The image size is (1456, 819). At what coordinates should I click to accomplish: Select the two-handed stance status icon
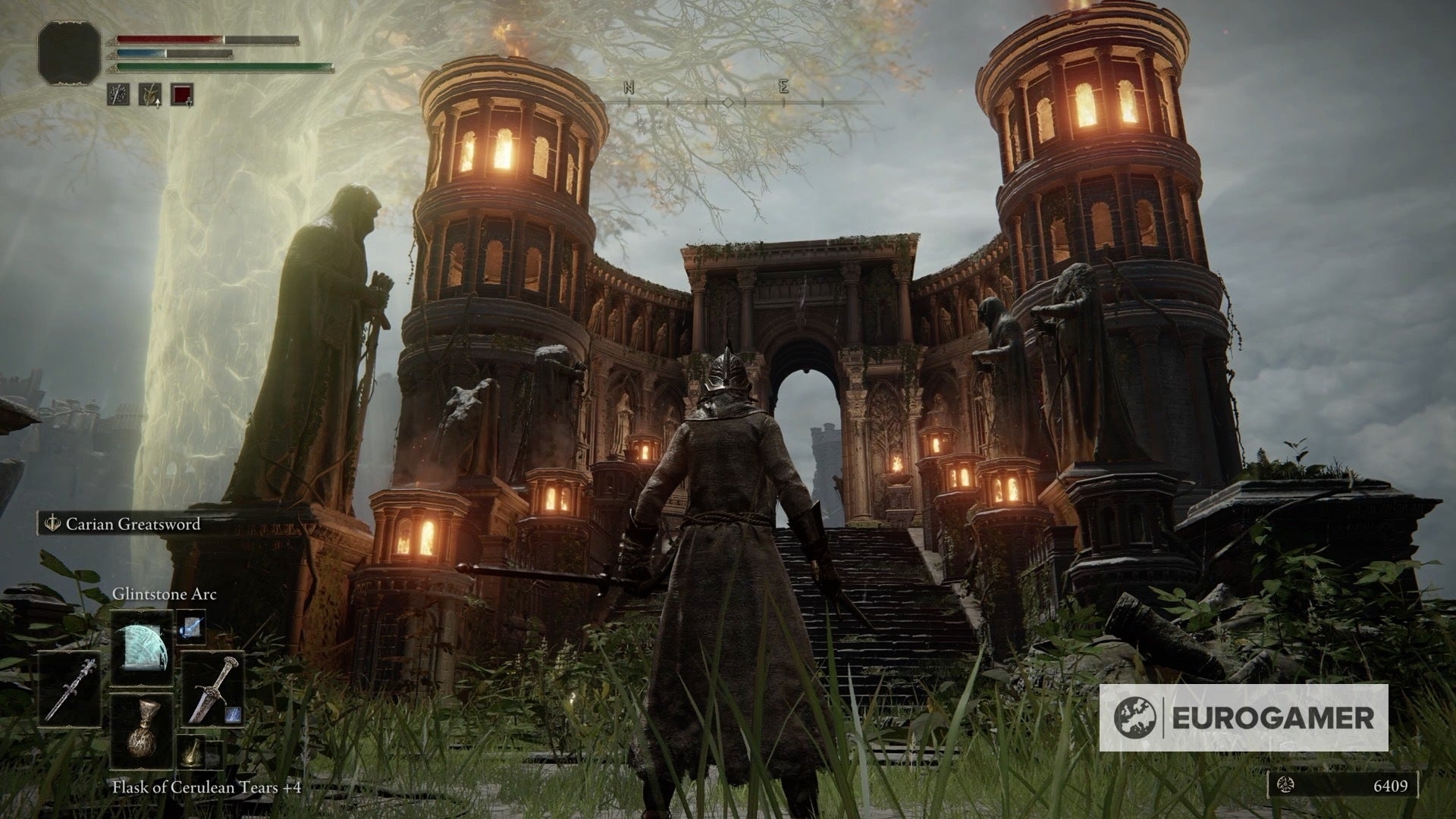(x=118, y=93)
